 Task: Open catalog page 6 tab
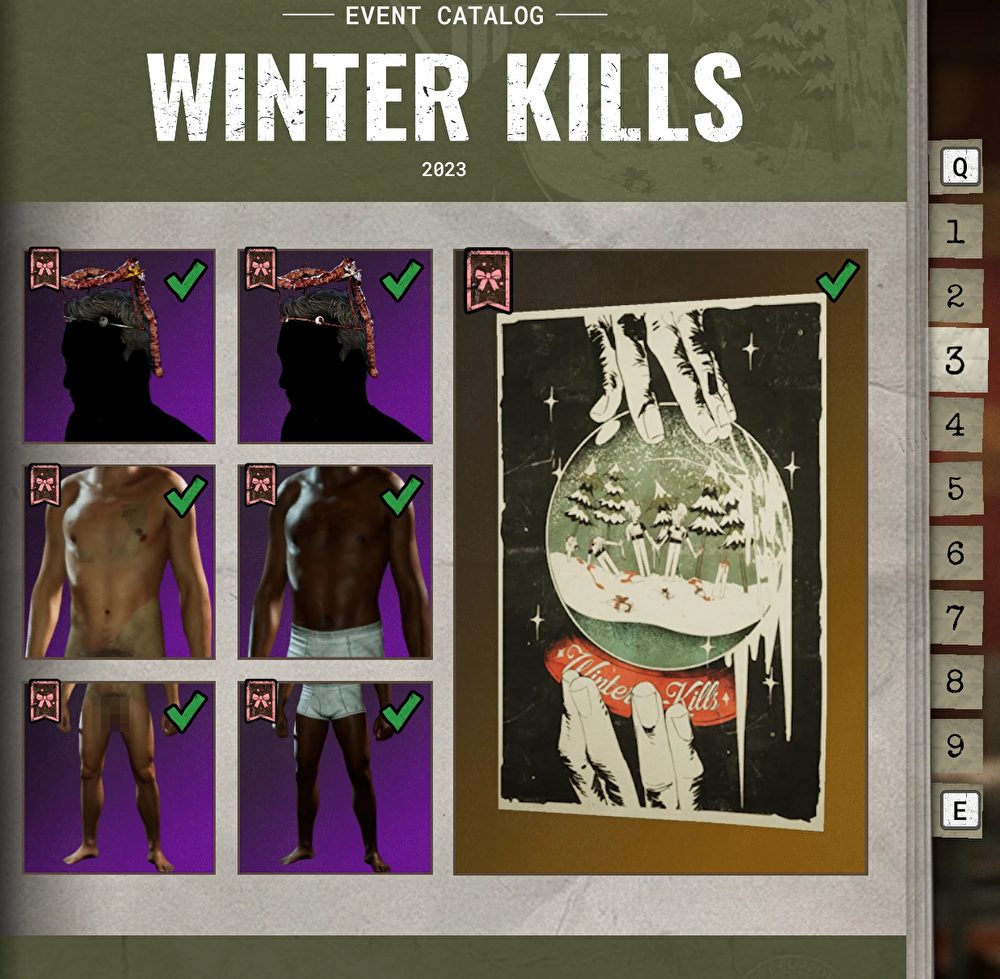955,553
